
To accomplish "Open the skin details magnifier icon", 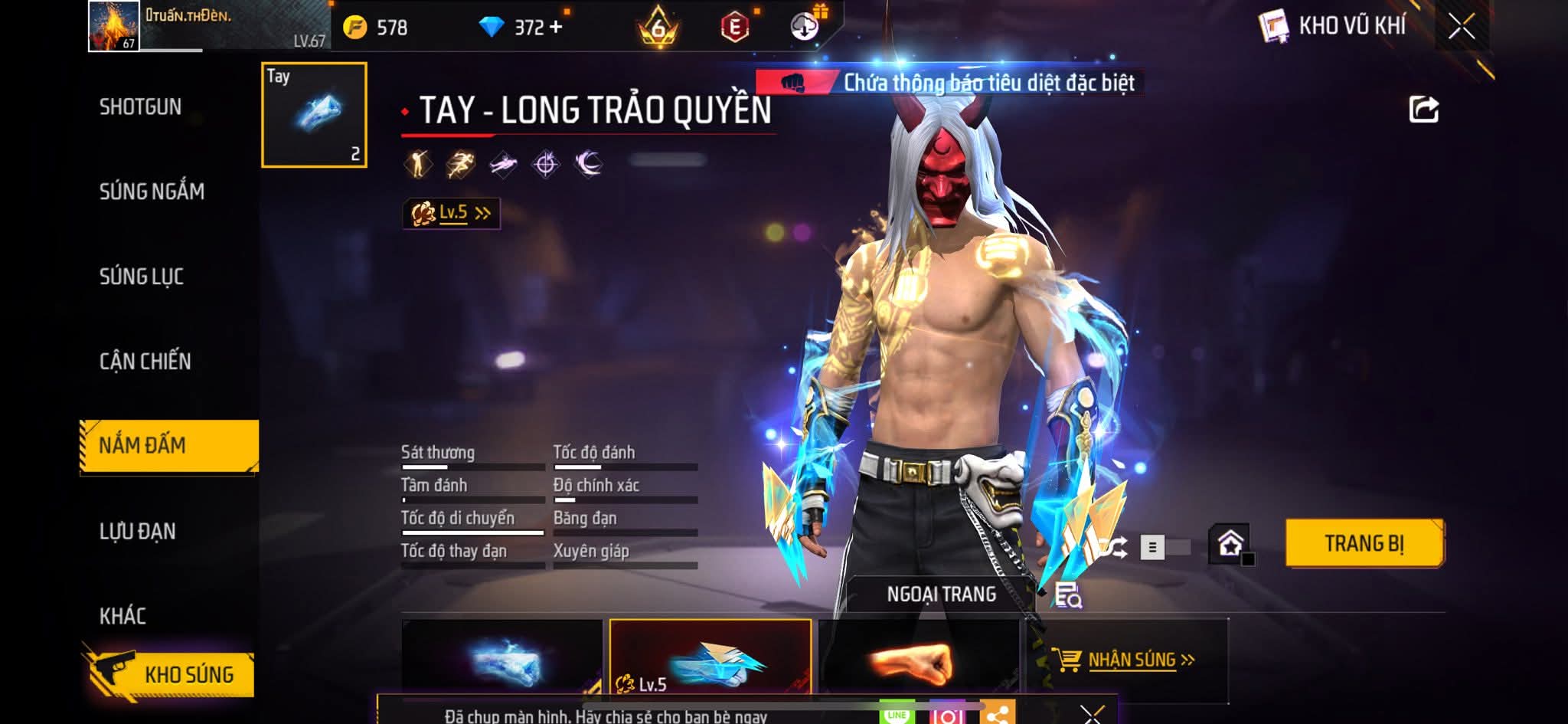I will (1067, 595).
